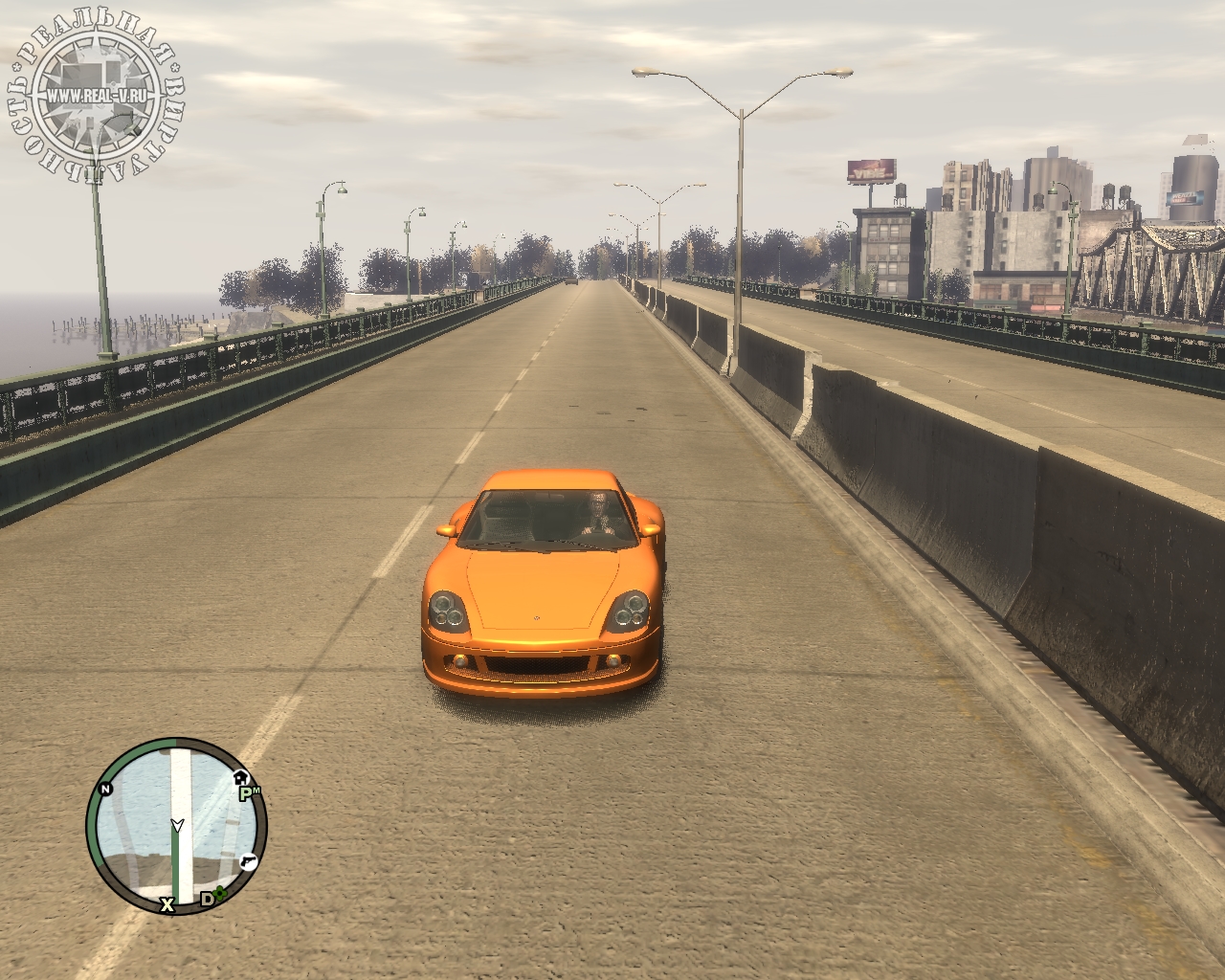
Task: Click the safehouse marker on the minimap
Action: tap(240, 776)
